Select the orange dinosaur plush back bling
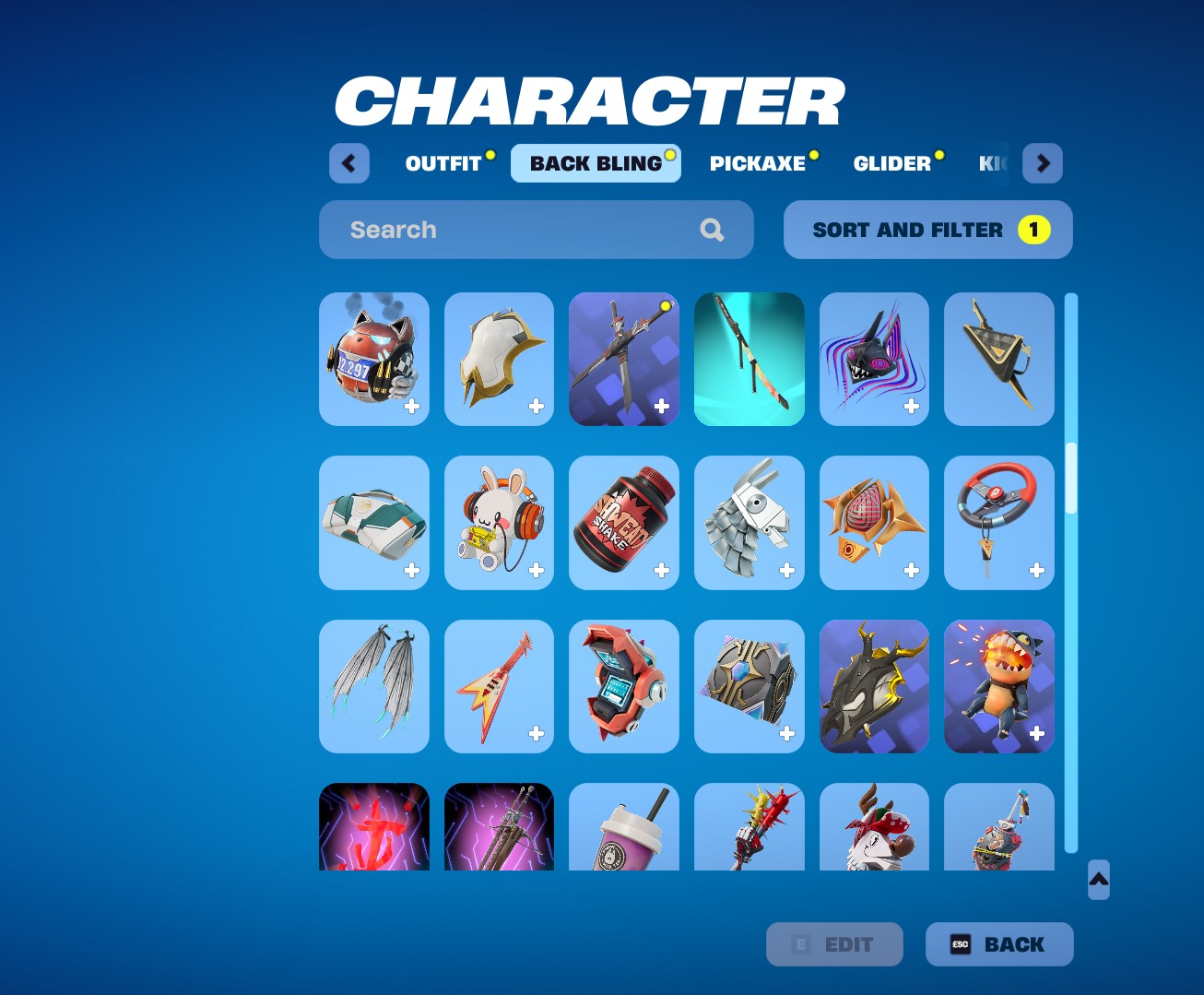The height and width of the screenshot is (995, 1204). point(999,686)
